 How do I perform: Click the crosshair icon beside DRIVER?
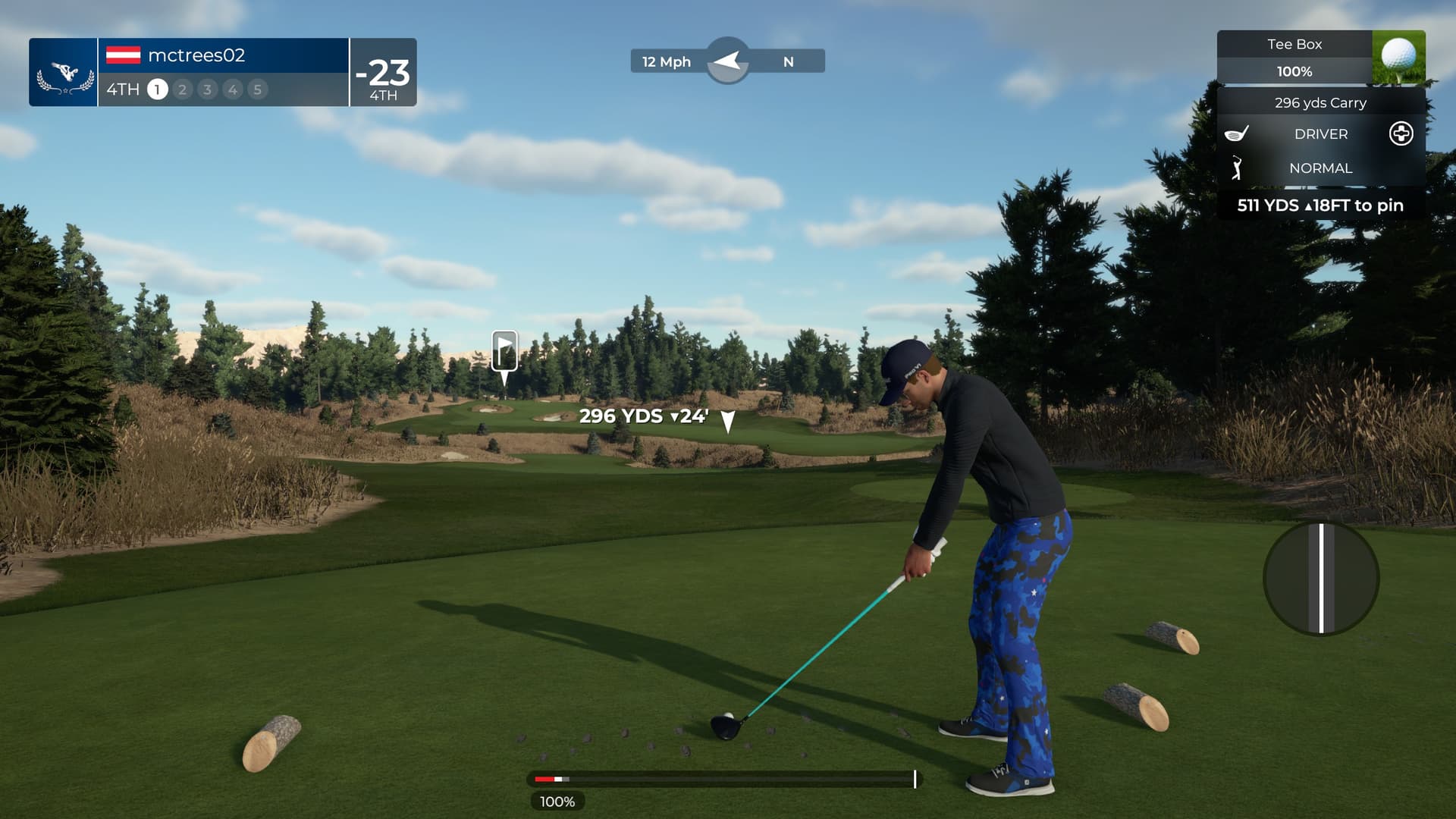tap(1401, 134)
